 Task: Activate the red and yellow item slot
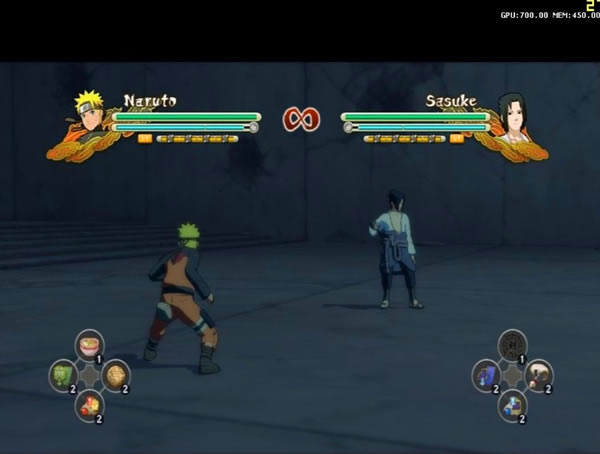[x=90, y=404]
